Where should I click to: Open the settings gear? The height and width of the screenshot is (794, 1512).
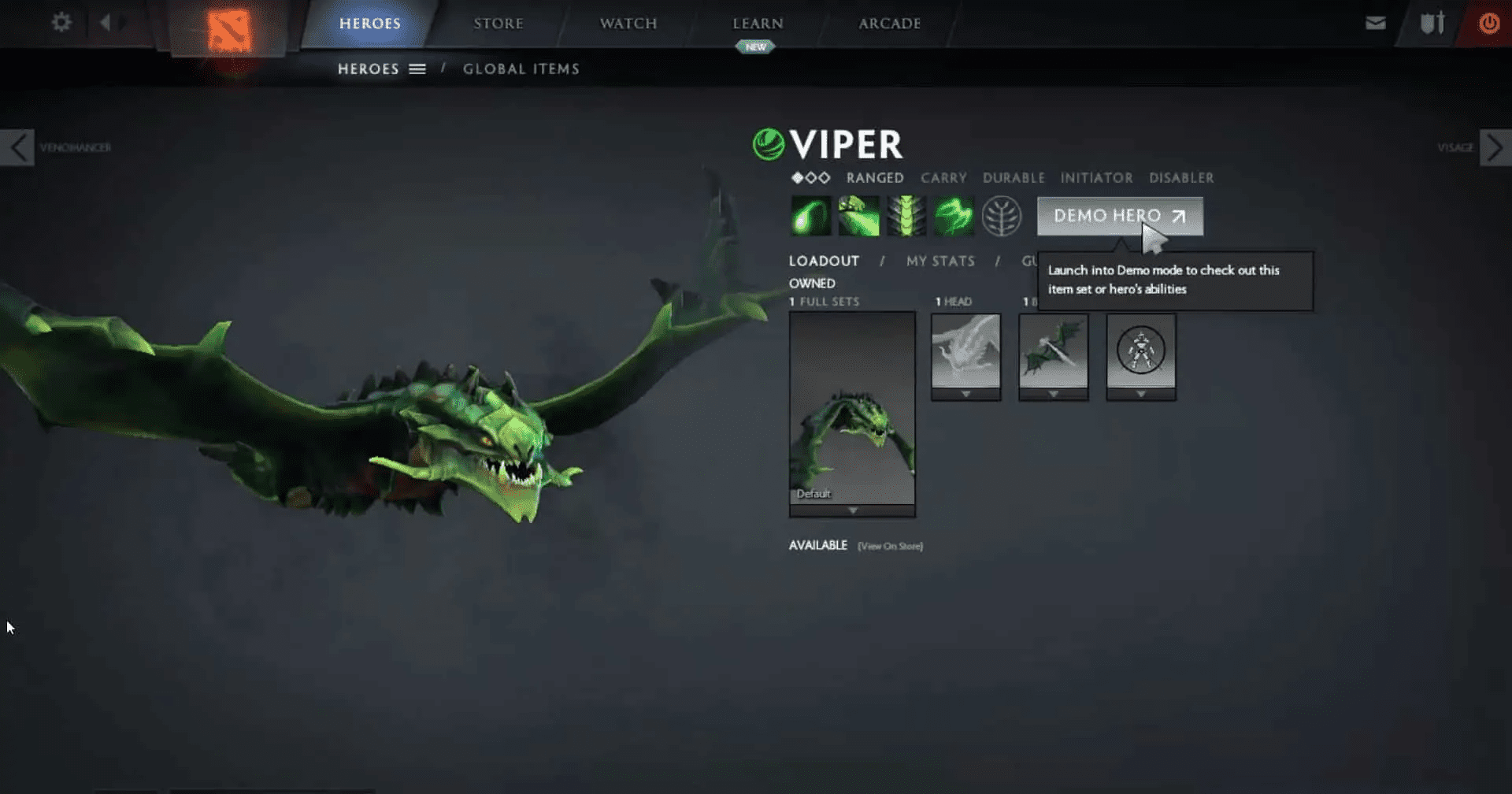click(x=61, y=23)
